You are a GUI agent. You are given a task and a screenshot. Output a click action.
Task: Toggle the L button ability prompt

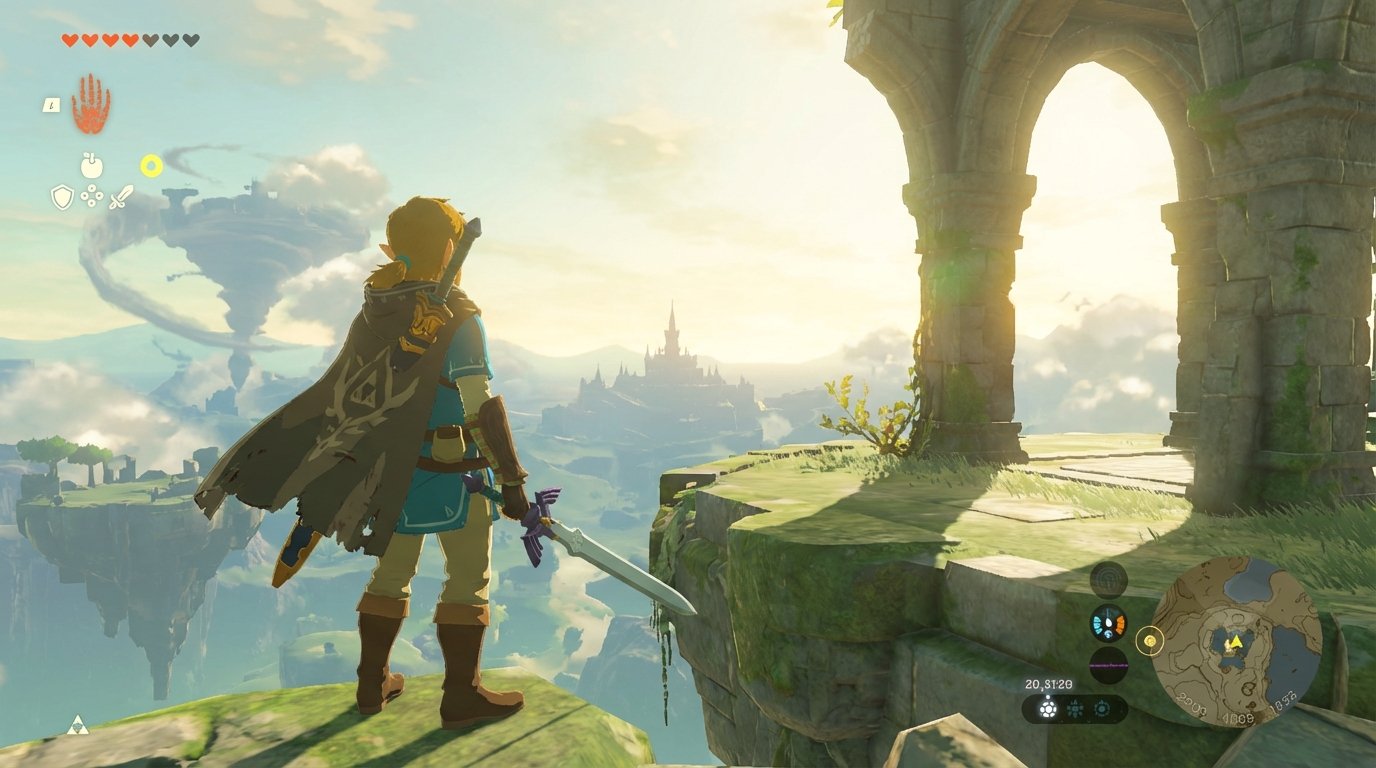point(51,105)
